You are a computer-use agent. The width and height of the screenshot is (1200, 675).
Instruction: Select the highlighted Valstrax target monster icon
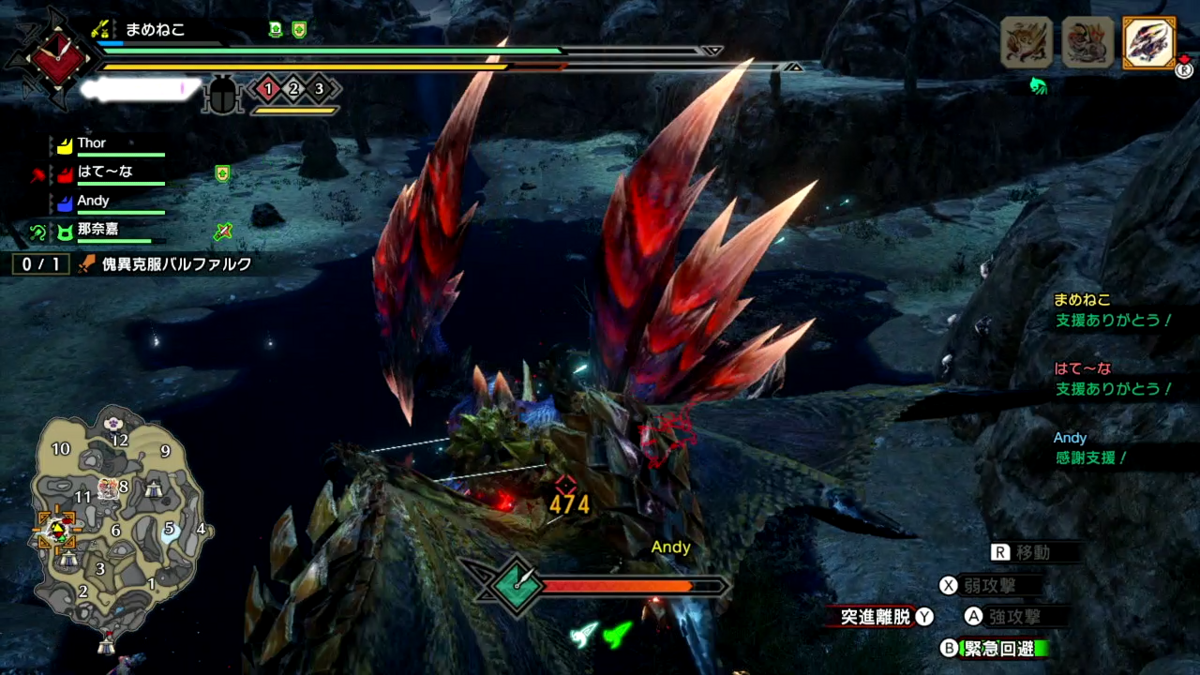pyautogui.click(x=1148, y=44)
